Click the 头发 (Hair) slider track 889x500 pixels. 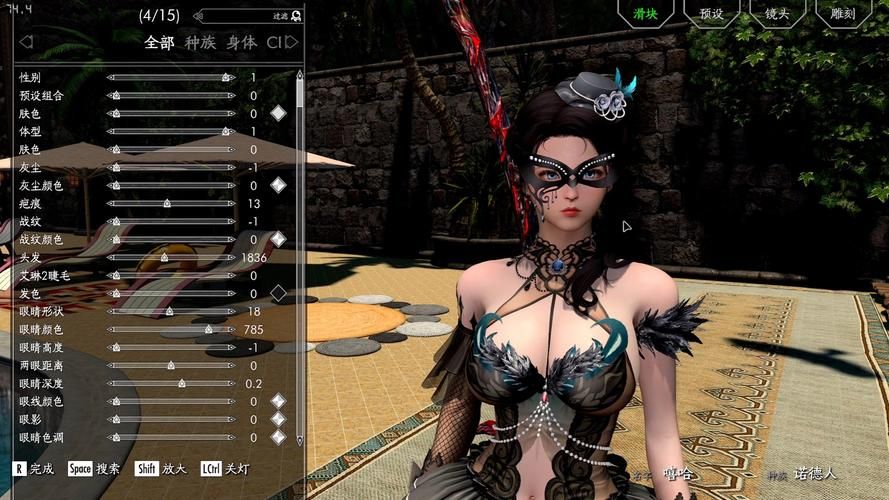click(170, 257)
